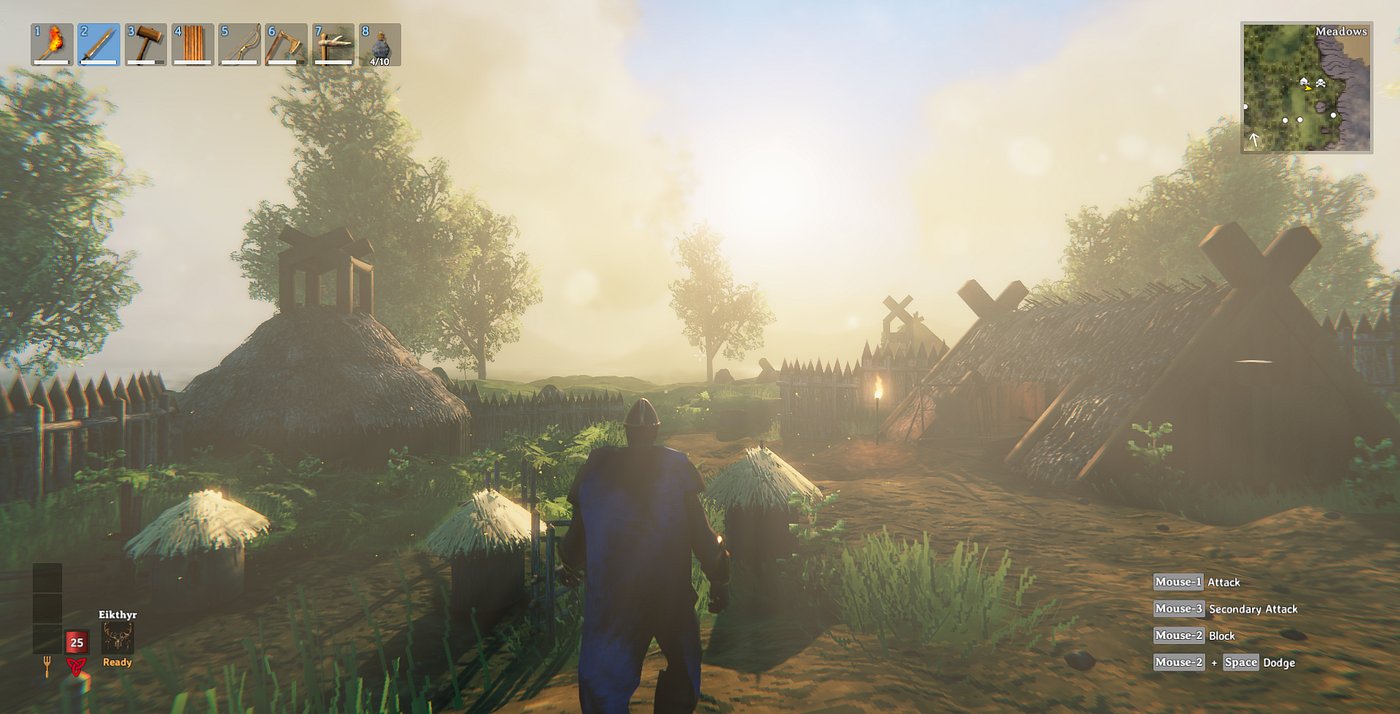1400x714 pixels.
Task: Click the house marker on the minimap
Action: click(x=1304, y=80)
